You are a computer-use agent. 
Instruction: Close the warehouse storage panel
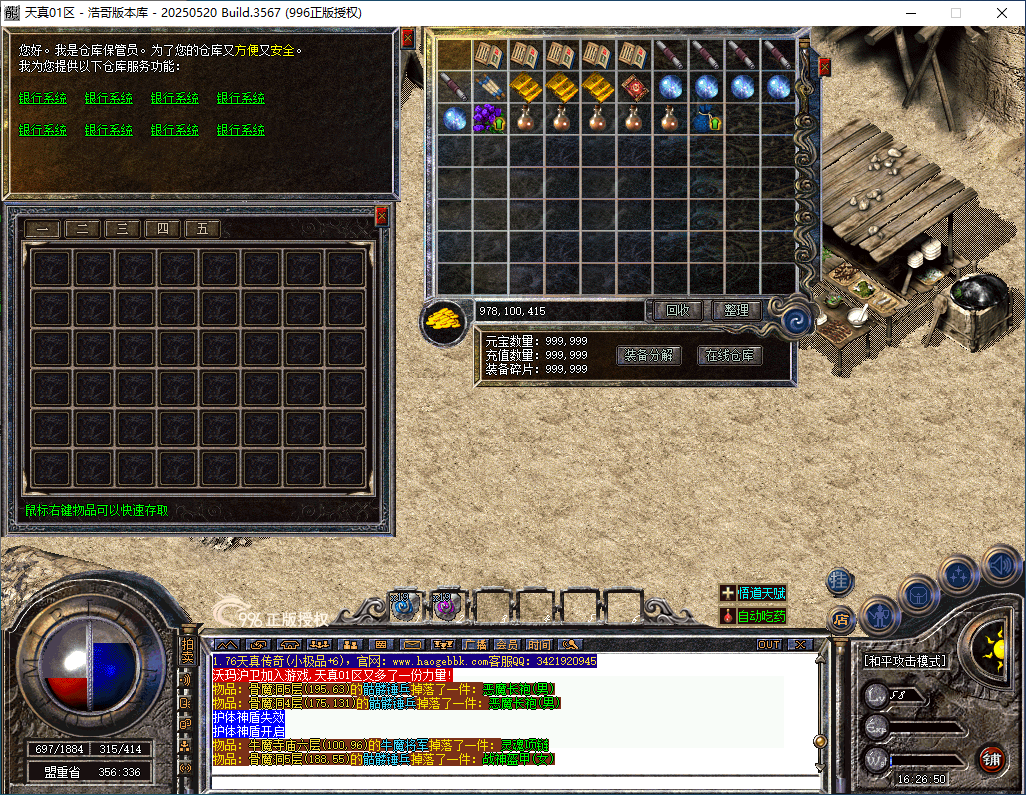tap(381, 215)
